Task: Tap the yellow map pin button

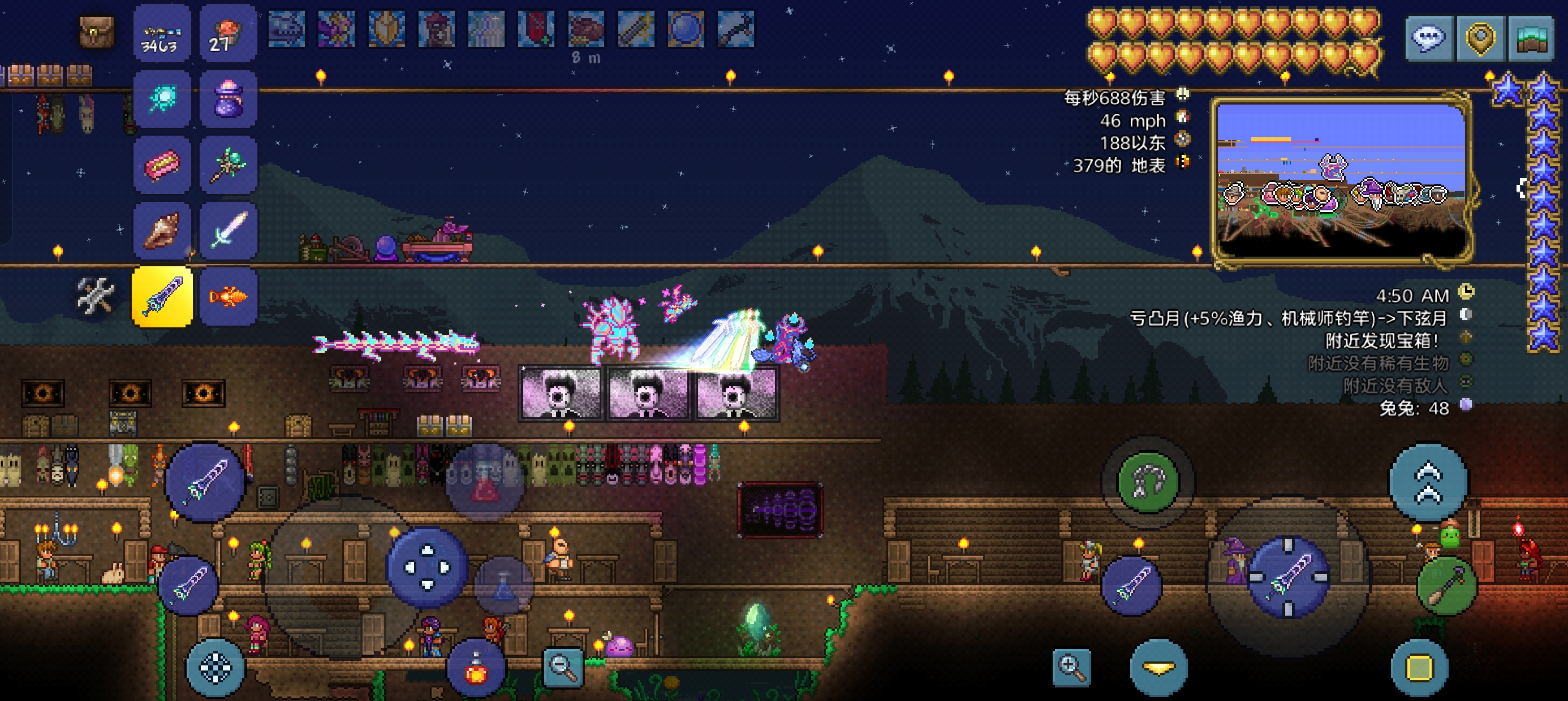Action: pos(1480,38)
